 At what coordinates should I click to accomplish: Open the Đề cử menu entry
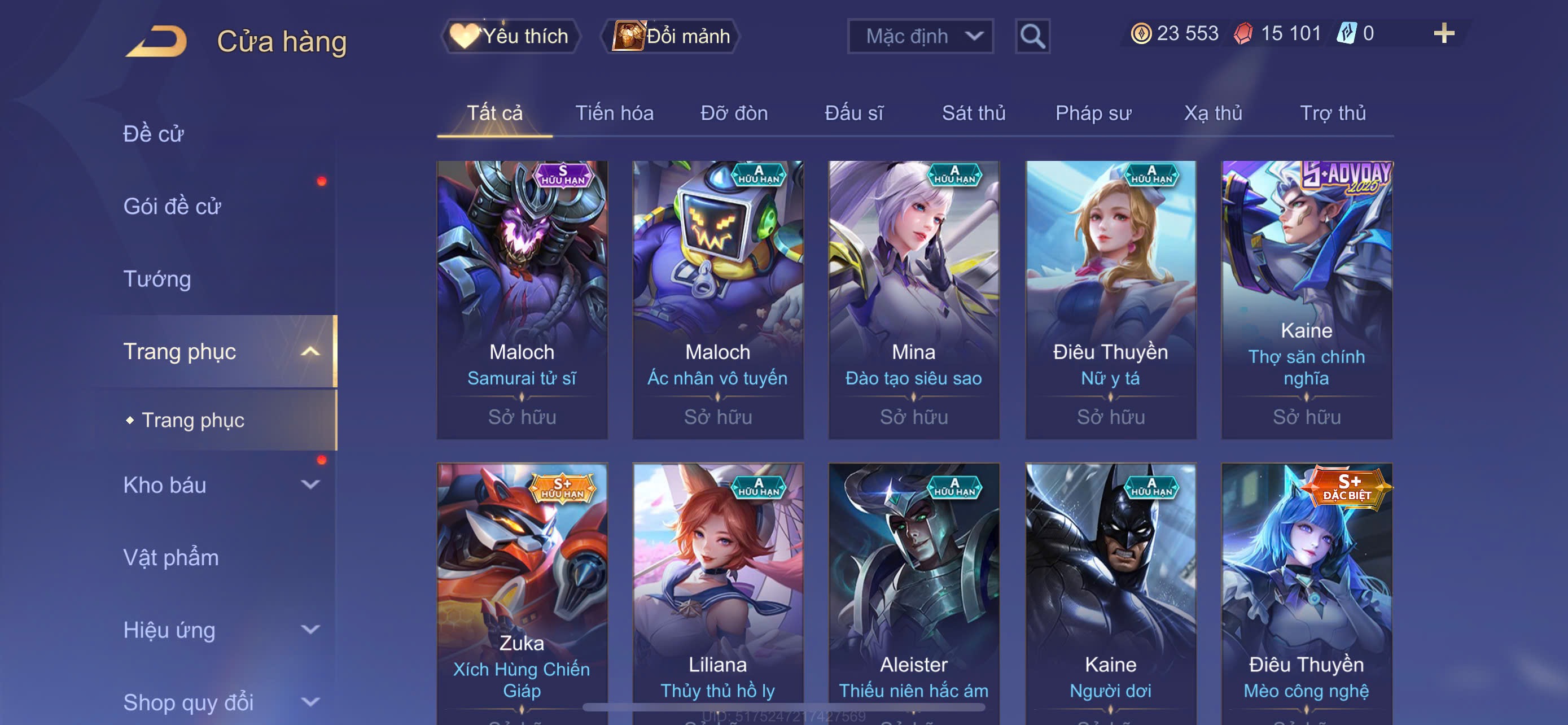click(154, 134)
